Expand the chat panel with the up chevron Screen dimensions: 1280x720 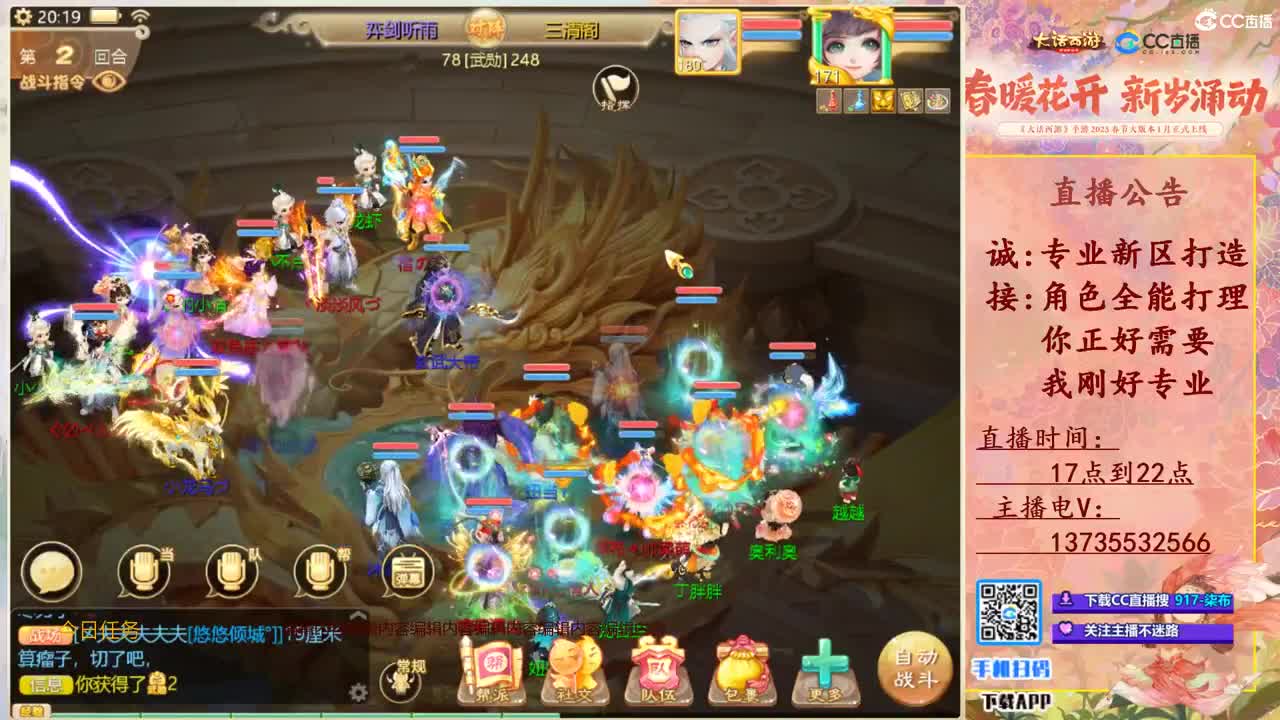358,615
